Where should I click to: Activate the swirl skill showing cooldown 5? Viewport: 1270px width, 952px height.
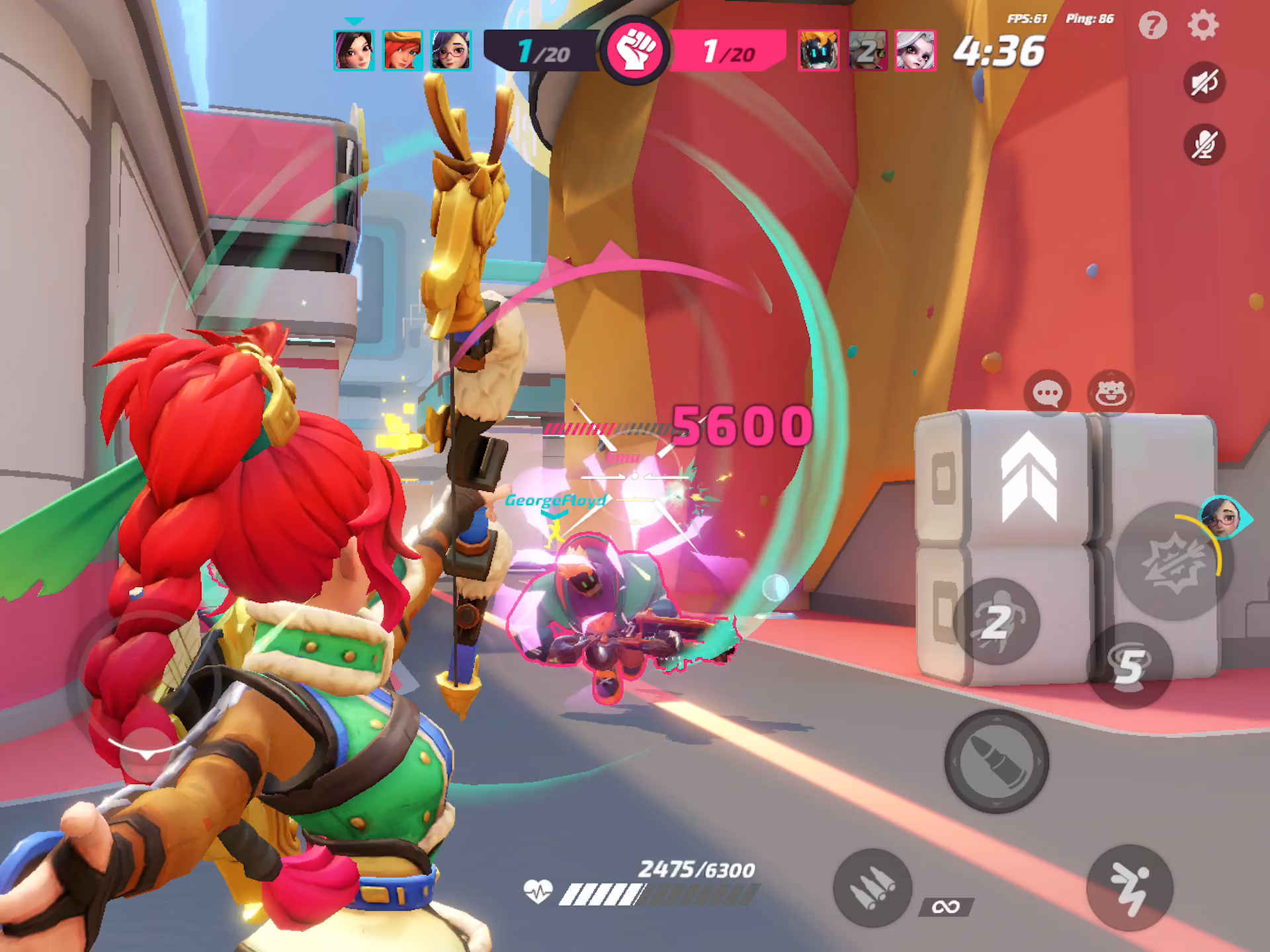point(1130,665)
